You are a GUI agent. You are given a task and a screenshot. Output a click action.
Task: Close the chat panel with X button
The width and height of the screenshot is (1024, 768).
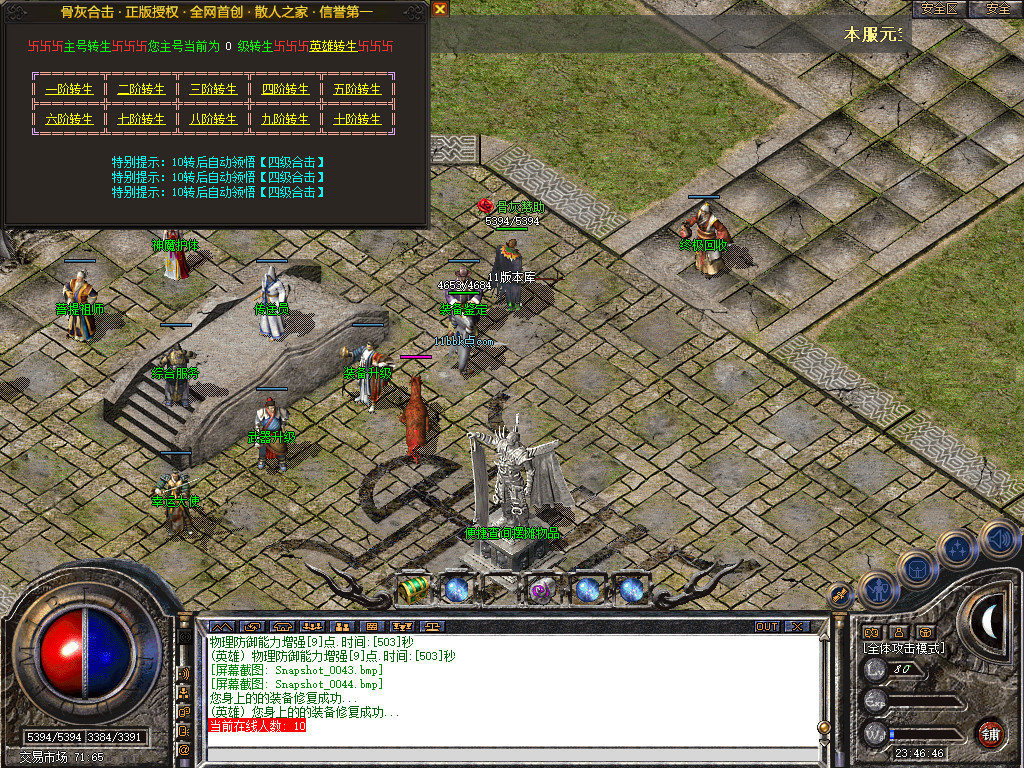coord(797,626)
